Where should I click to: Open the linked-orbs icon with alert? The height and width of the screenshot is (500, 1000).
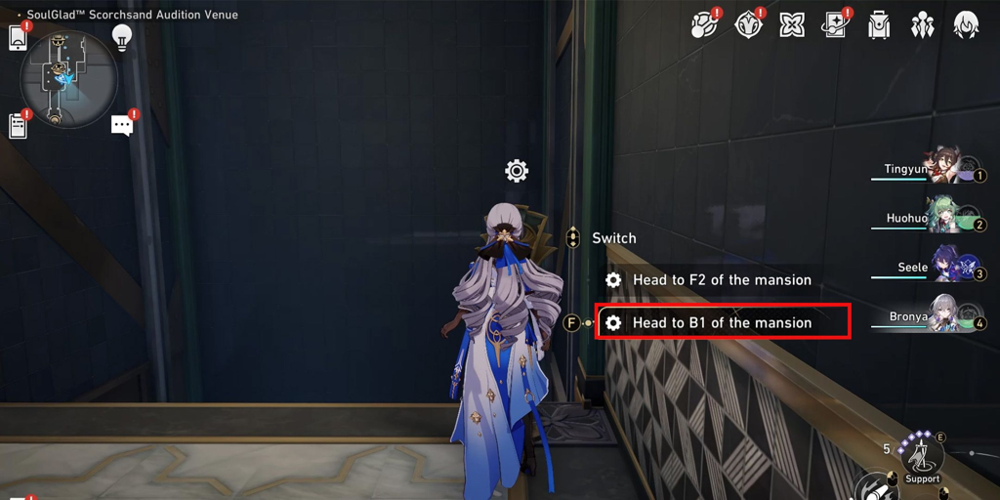point(705,25)
